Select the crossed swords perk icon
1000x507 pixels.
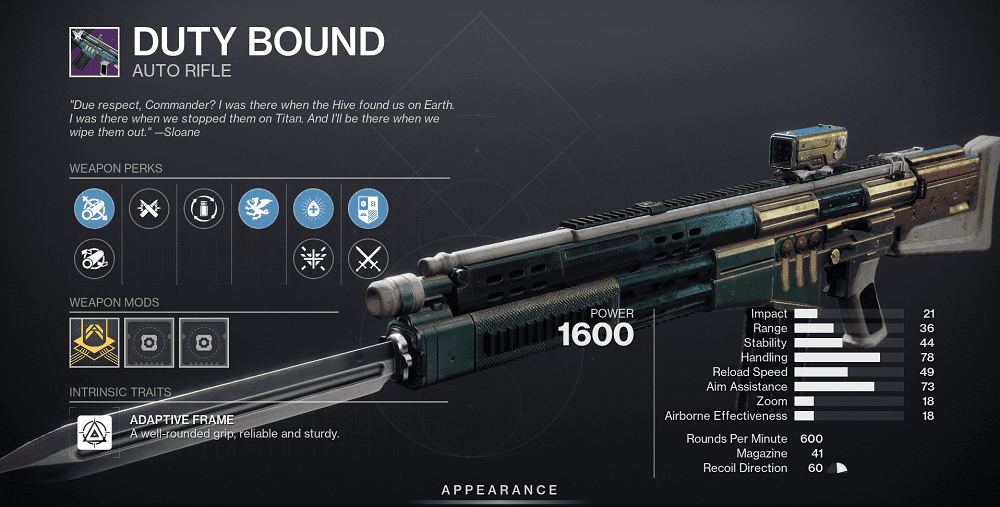click(x=367, y=260)
